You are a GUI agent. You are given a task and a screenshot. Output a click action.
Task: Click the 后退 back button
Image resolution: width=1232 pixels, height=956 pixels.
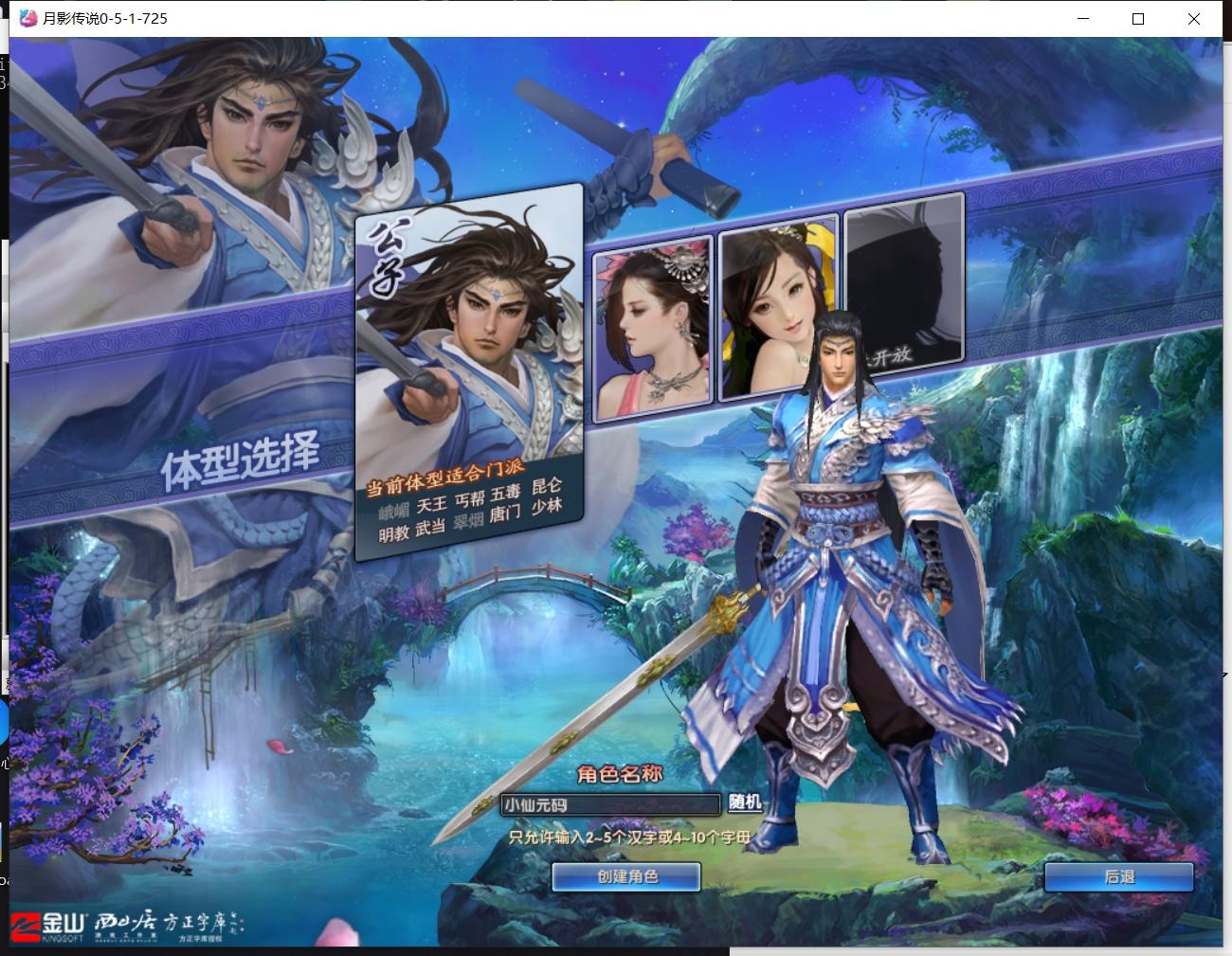1121,877
